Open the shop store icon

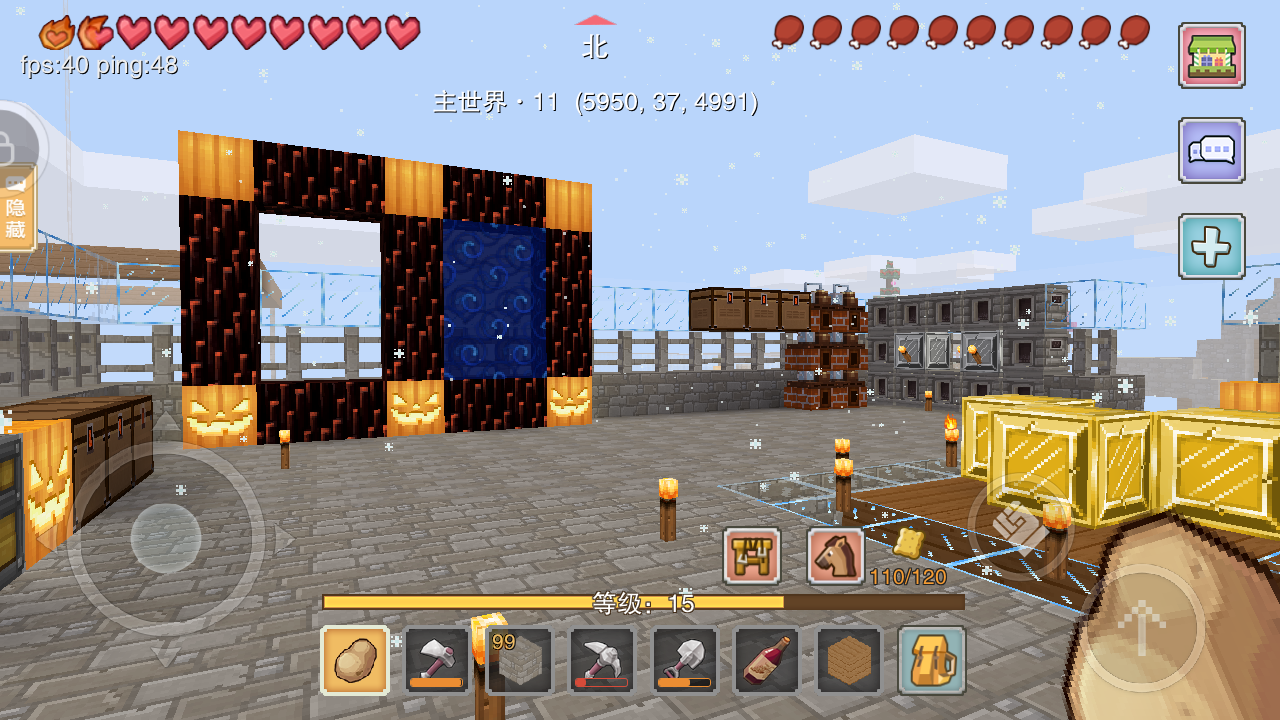(1211, 56)
